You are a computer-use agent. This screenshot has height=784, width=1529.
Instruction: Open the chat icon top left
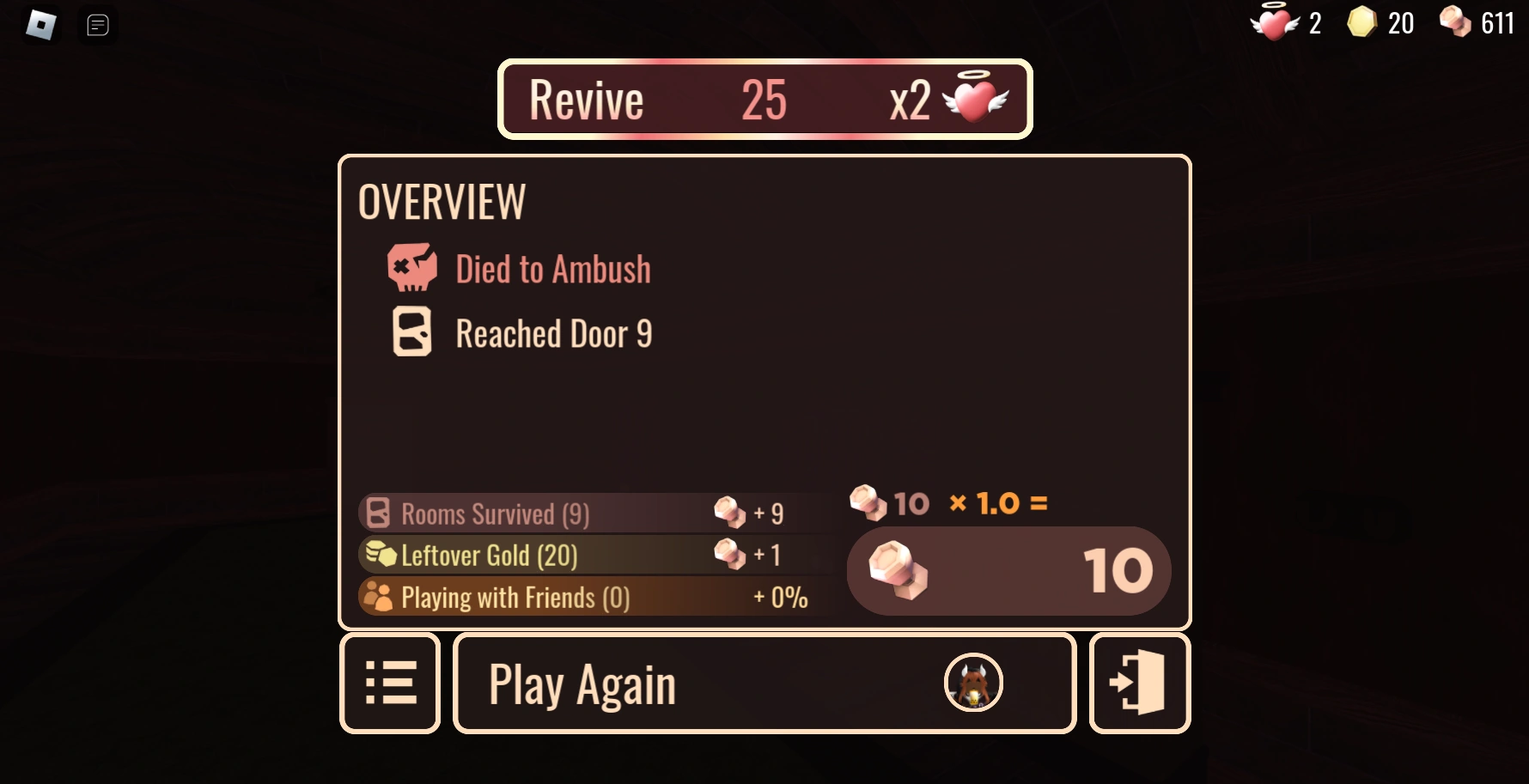98,25
